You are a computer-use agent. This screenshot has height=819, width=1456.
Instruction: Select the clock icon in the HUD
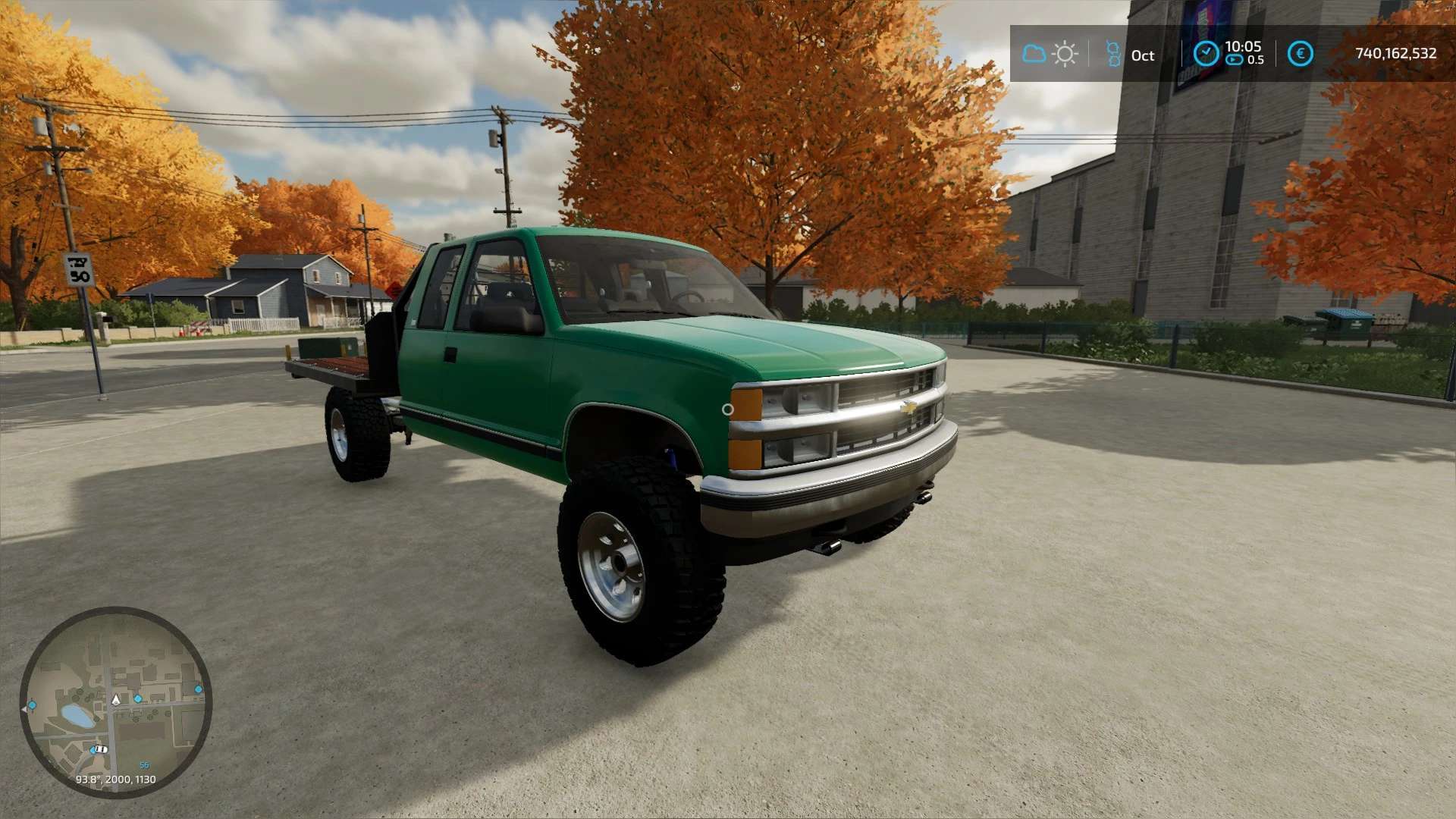(1206, 53)
